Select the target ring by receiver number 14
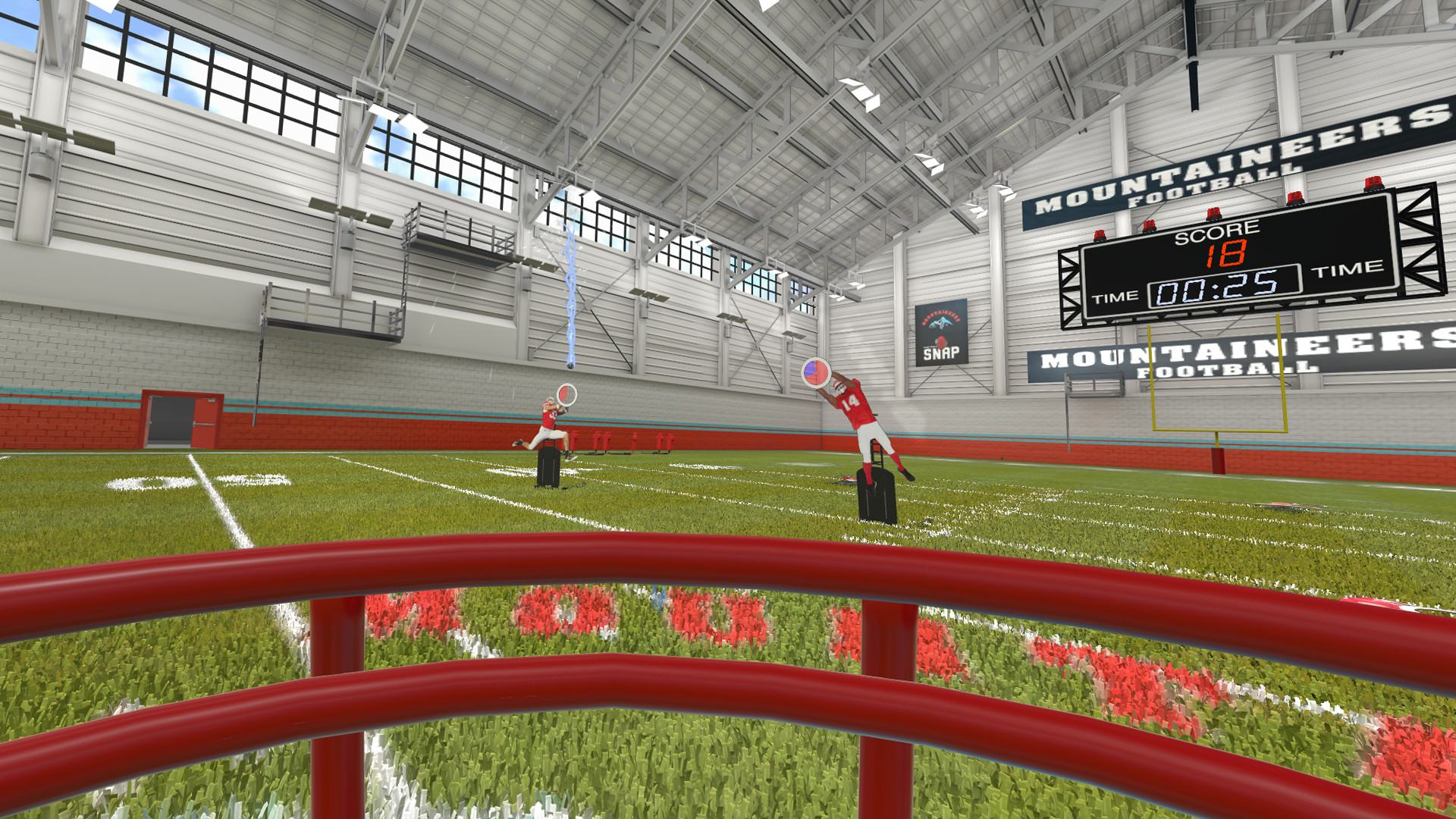Viewport: 1456px width, 819px height. pyautogui.click(x=816, y=372)
